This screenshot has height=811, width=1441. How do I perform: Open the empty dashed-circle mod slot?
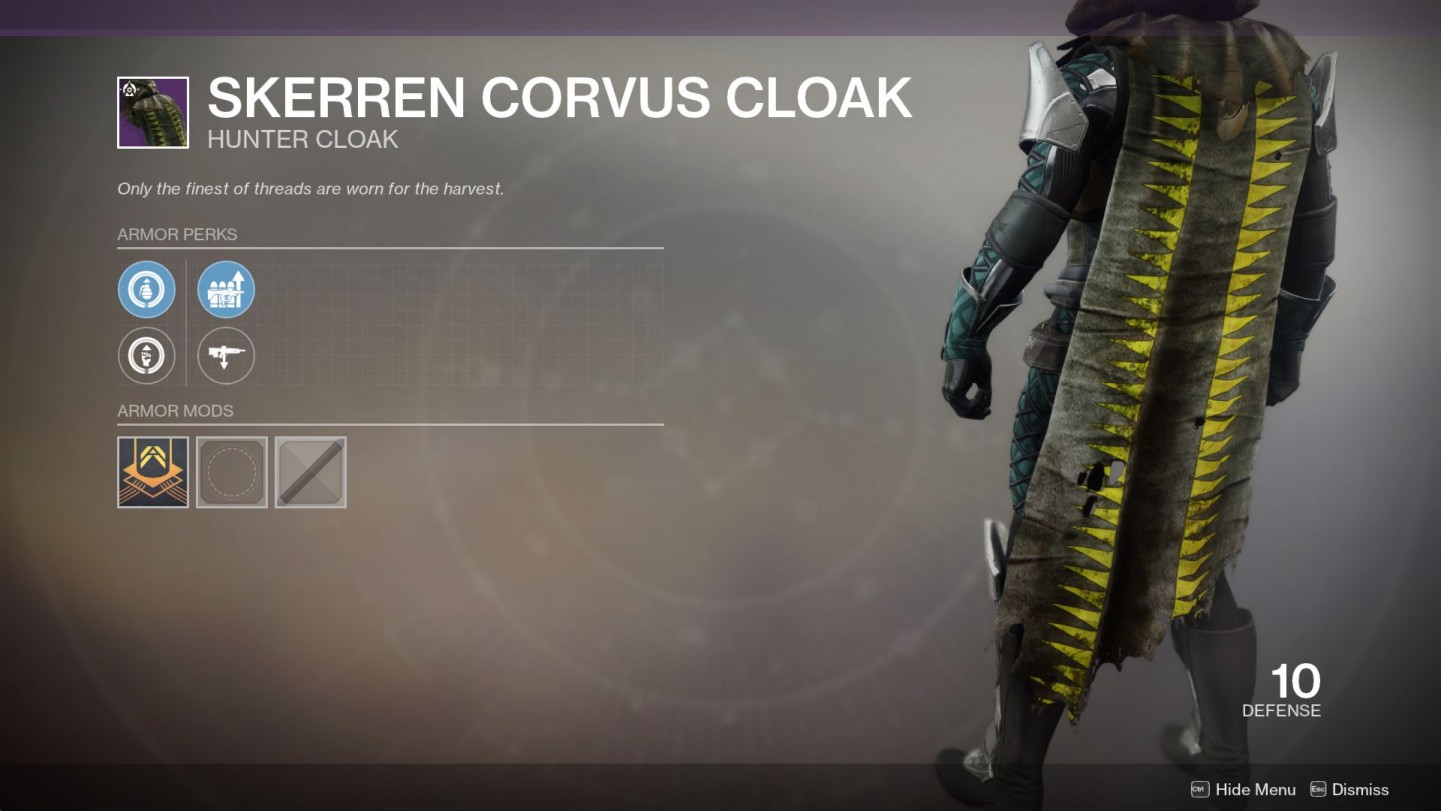pos(232,472)
